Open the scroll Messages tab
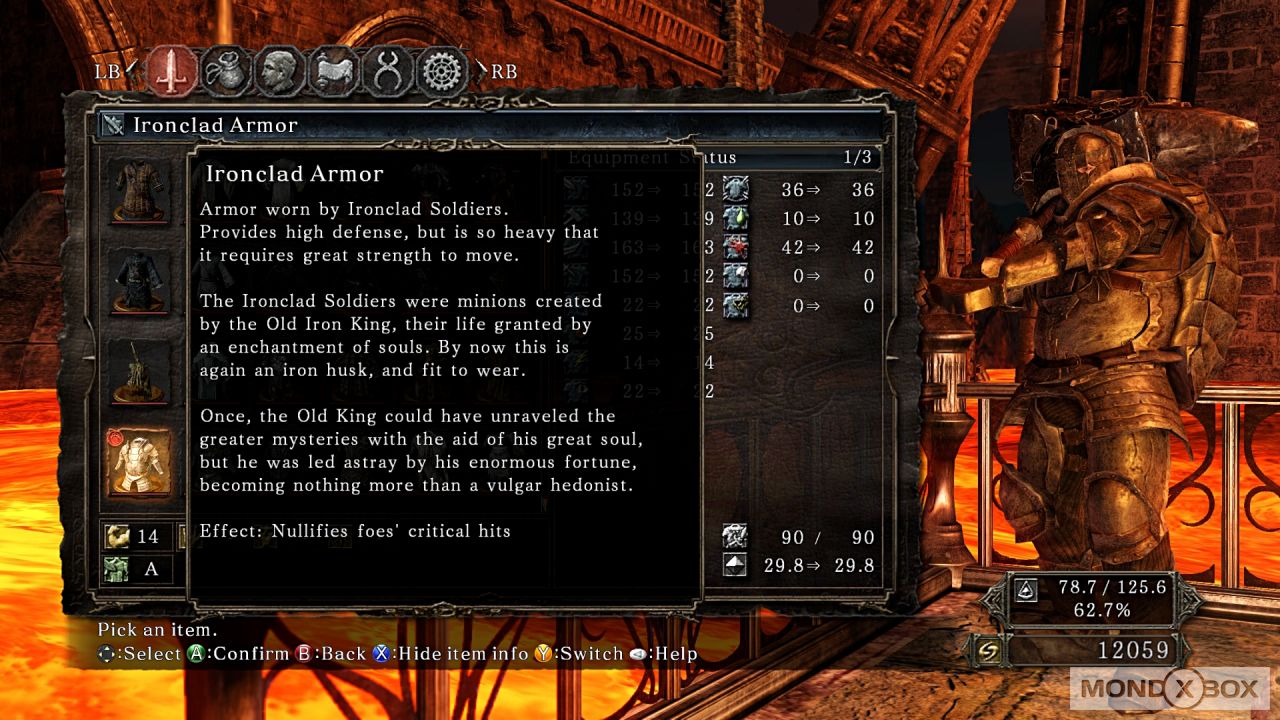 tap(334, 71)
